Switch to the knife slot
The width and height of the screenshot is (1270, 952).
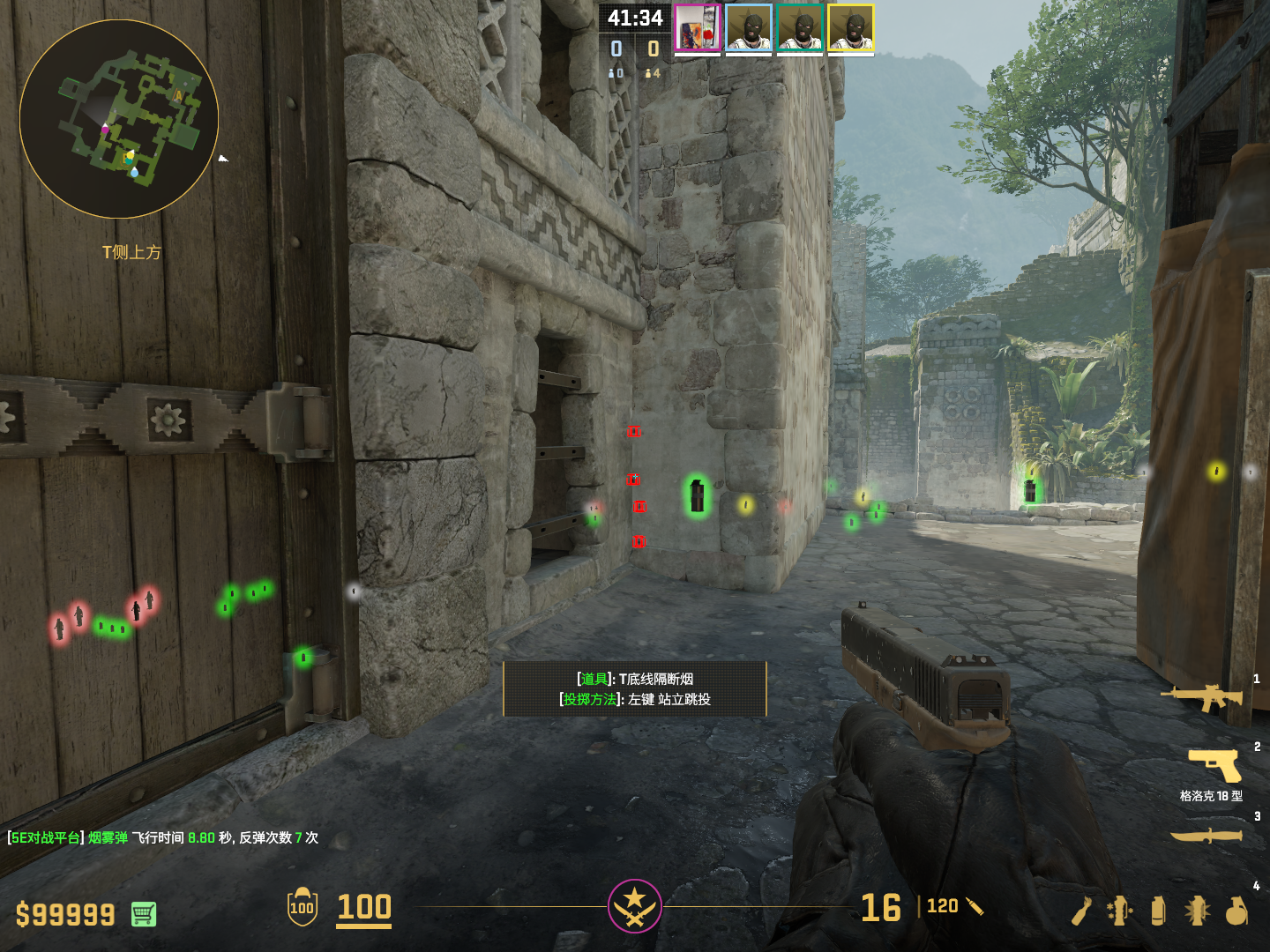pyautogui.click(x=1206, y=834)
